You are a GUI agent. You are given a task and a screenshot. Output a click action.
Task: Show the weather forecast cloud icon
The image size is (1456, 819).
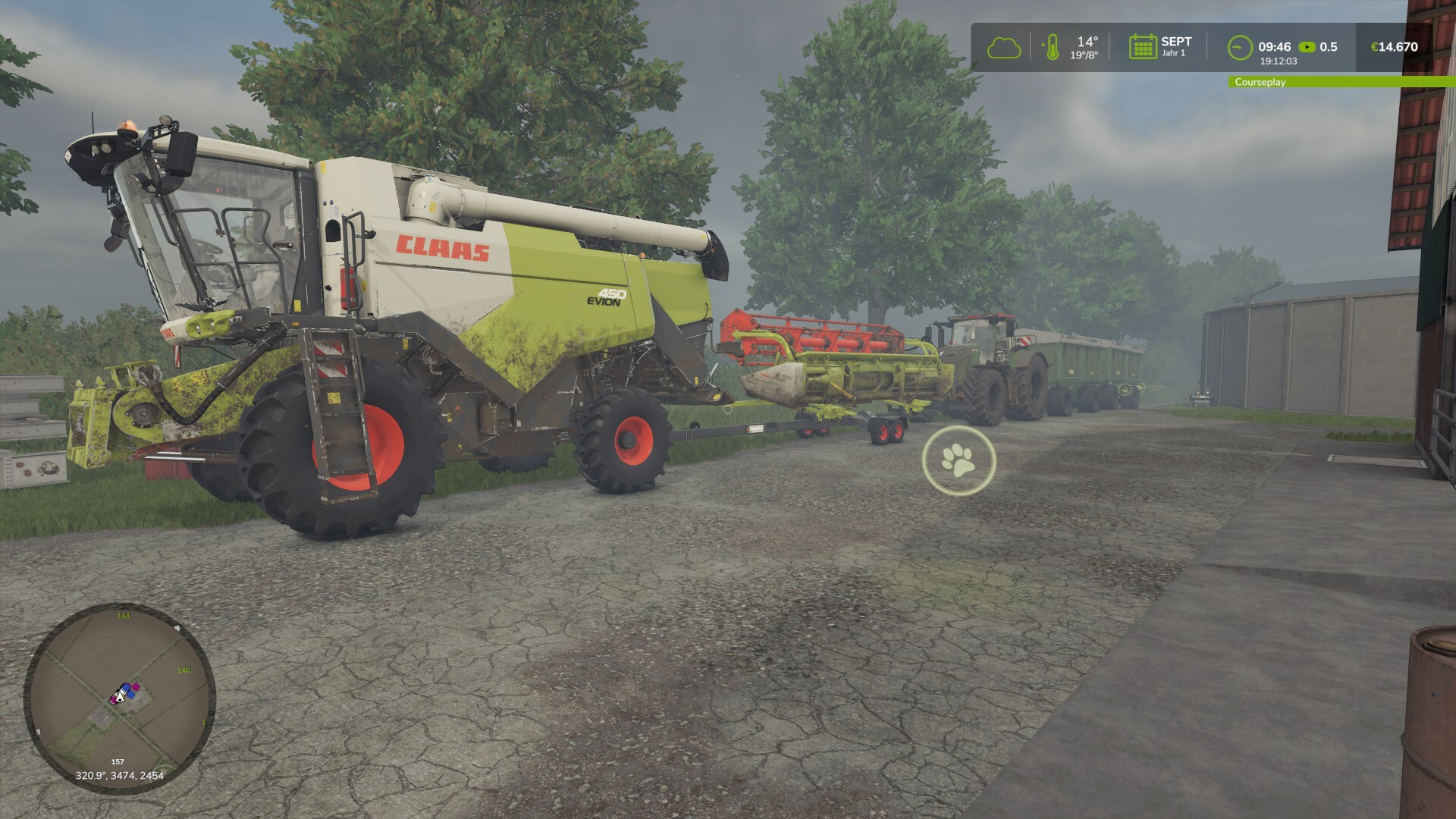(1003, 48)
